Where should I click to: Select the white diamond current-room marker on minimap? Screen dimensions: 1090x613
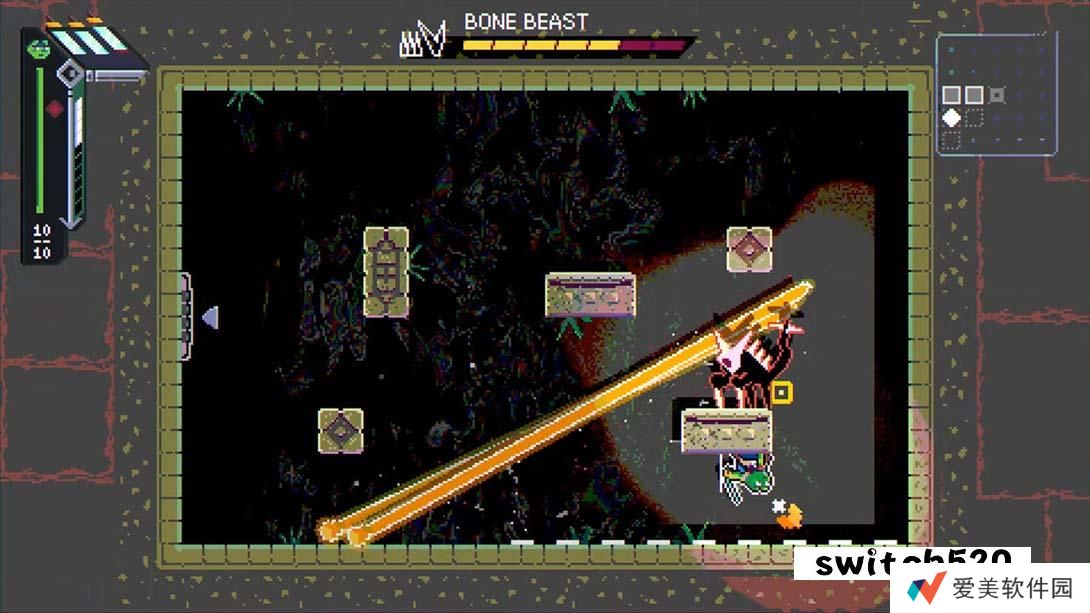[x=952, y=118]
